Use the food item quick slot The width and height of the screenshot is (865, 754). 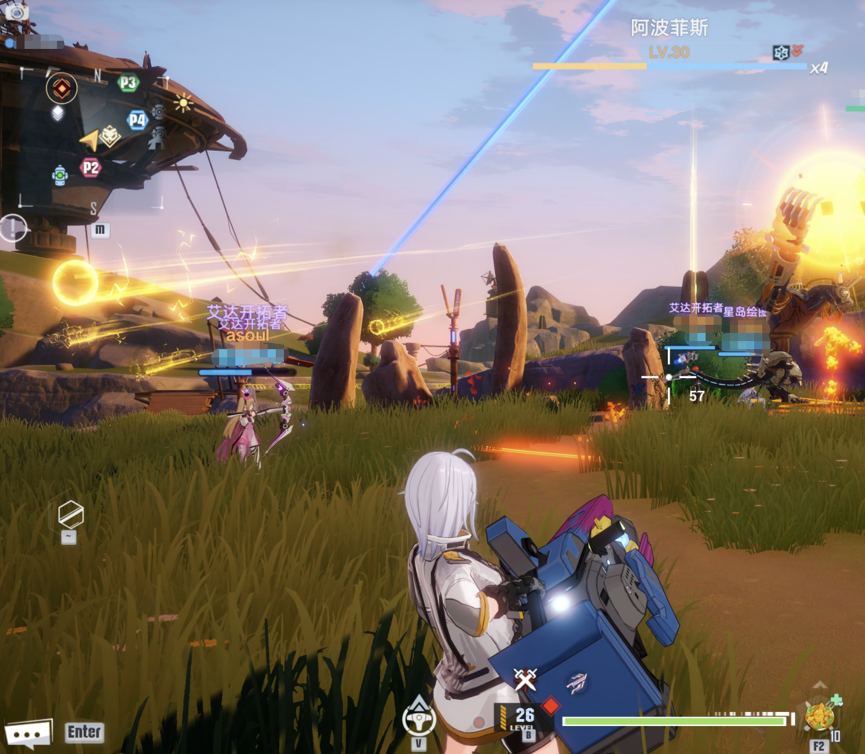coord(820,717)
